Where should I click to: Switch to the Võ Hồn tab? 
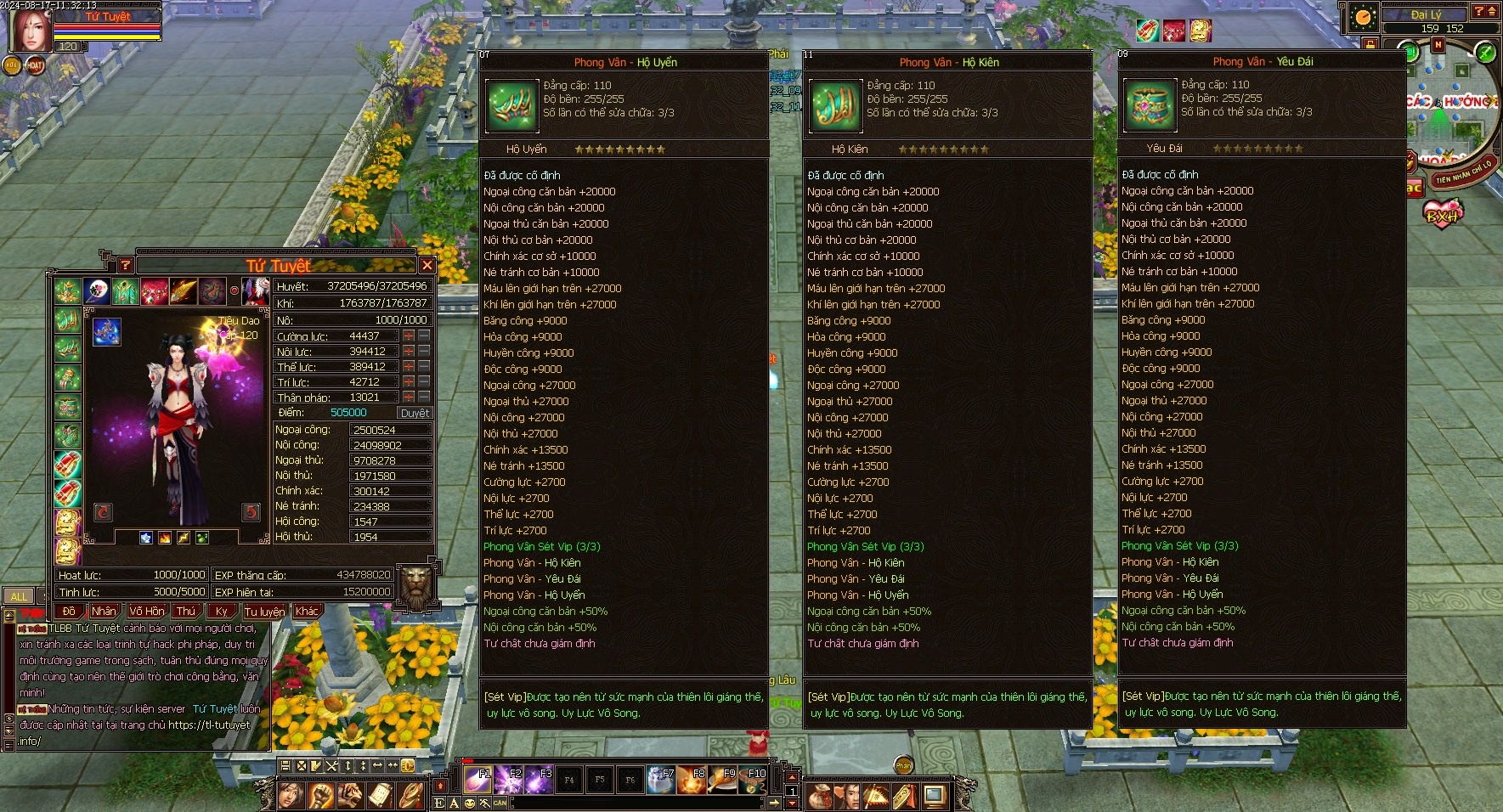pyautogui.click(x=147, y=612)
